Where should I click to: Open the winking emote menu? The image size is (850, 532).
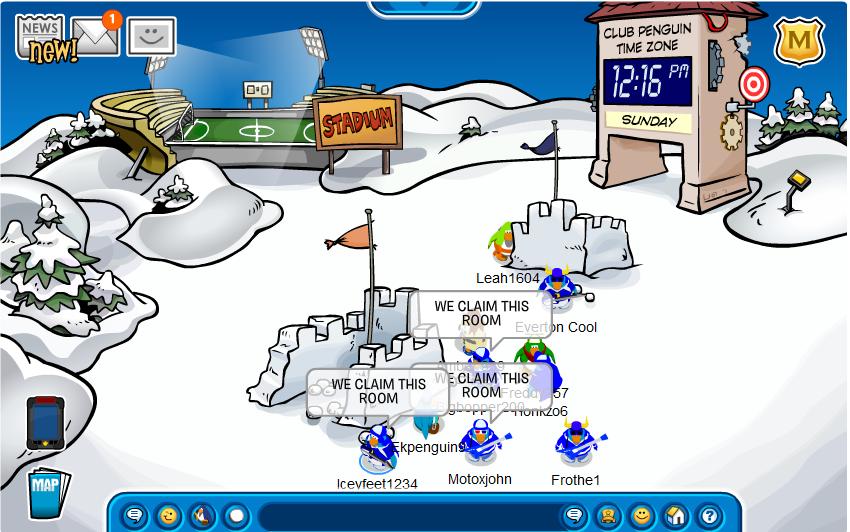[168, 515]
